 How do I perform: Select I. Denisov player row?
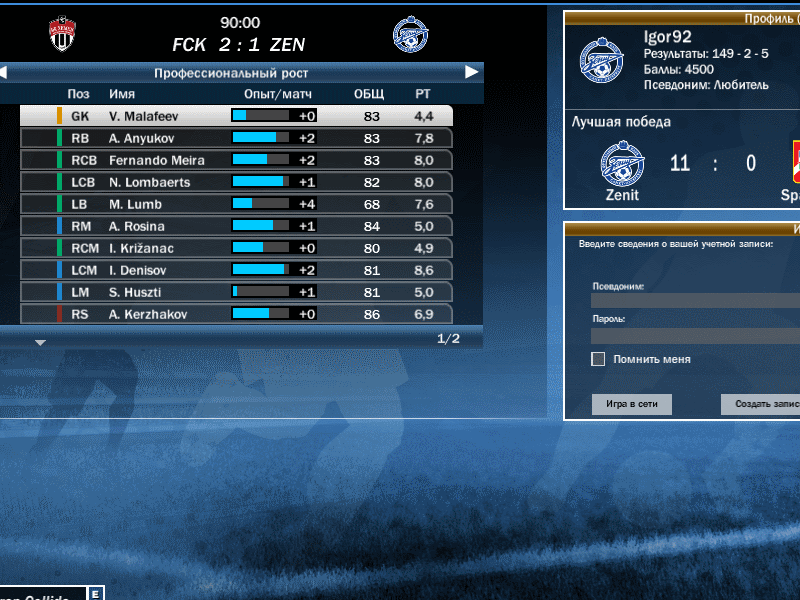pyautogui.click(x=236, y=270)
